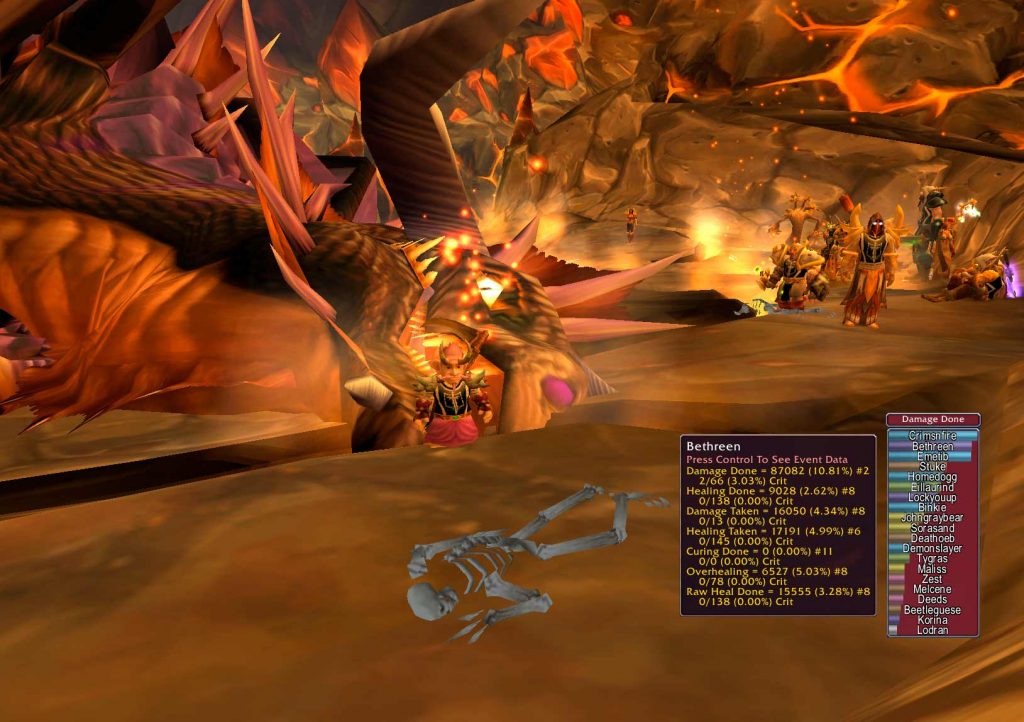Click the Stuke entry in the meter
1024x722 pixels.
click(x=932, y=466)
